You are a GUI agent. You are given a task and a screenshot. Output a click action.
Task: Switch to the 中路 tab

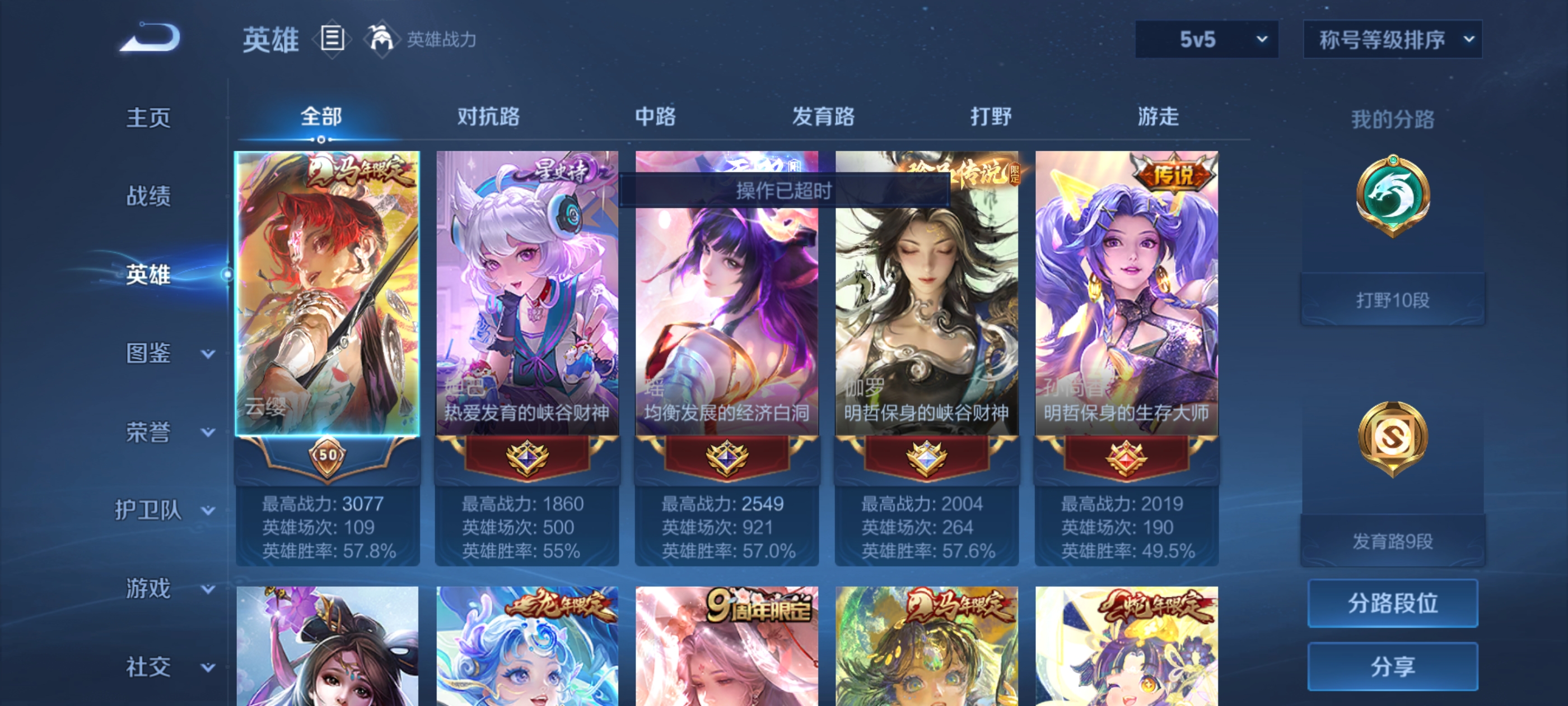click(x=654, y=117)
